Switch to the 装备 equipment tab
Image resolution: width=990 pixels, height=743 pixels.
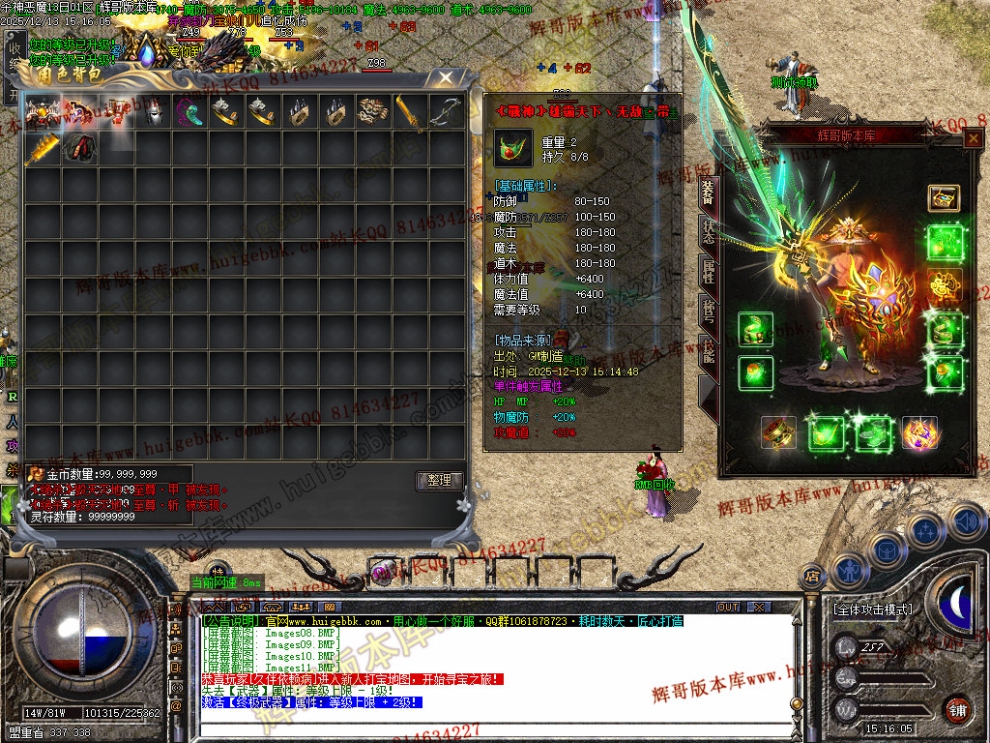707,193
